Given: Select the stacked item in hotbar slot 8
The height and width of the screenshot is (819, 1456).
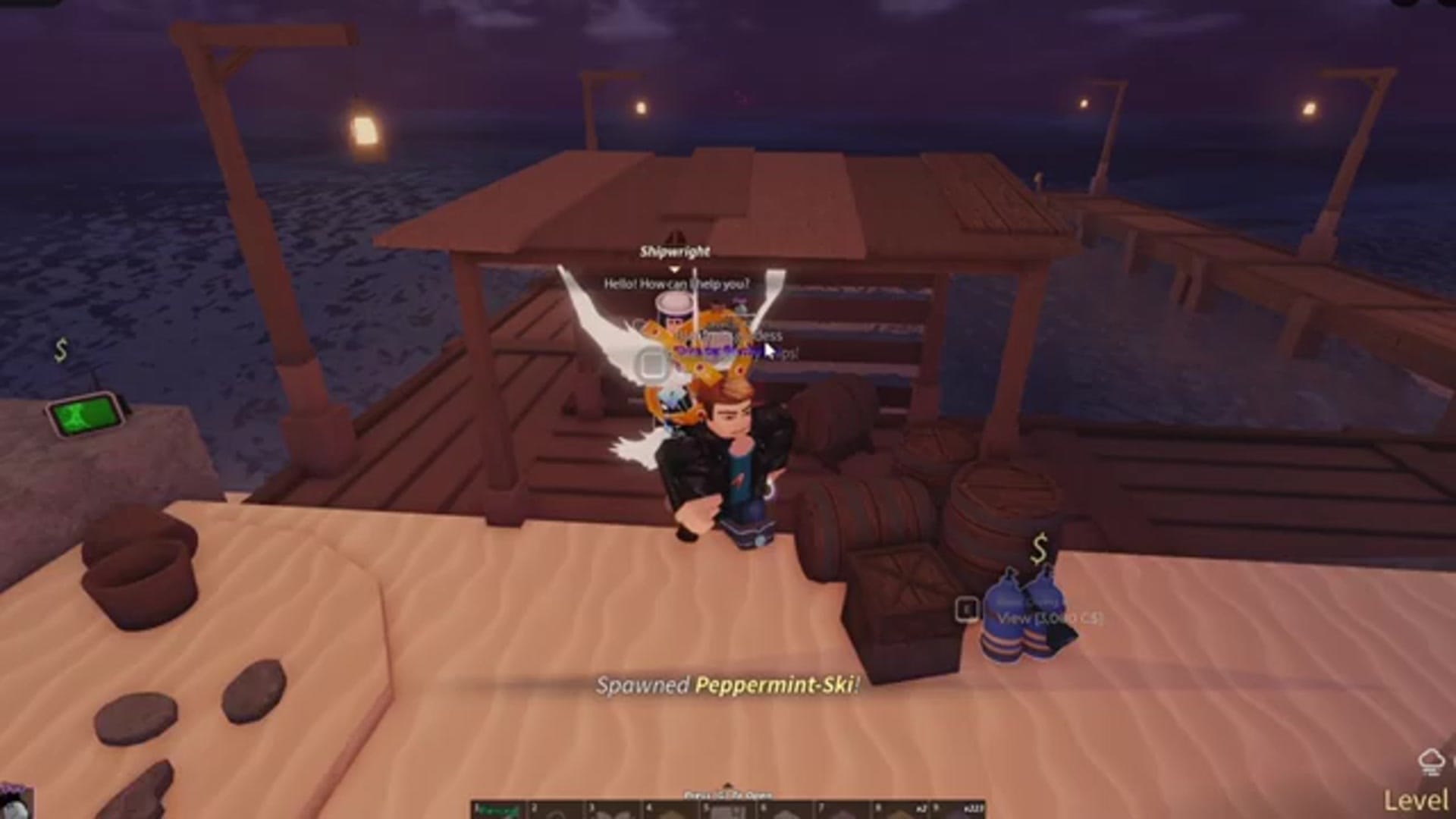Looking at the screenshot, I should point(902,811).
